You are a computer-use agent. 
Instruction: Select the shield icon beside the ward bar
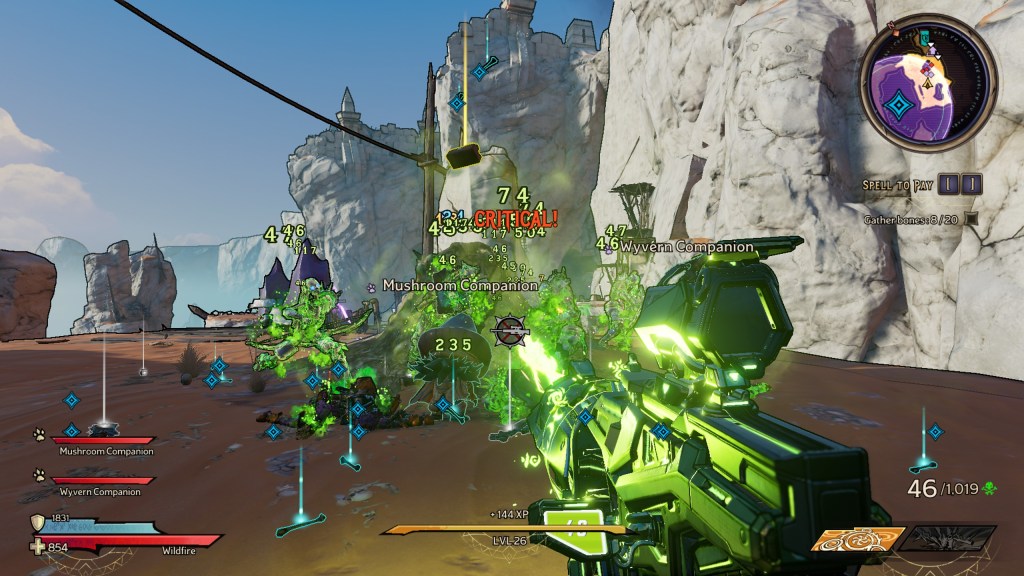coord(38,521)
